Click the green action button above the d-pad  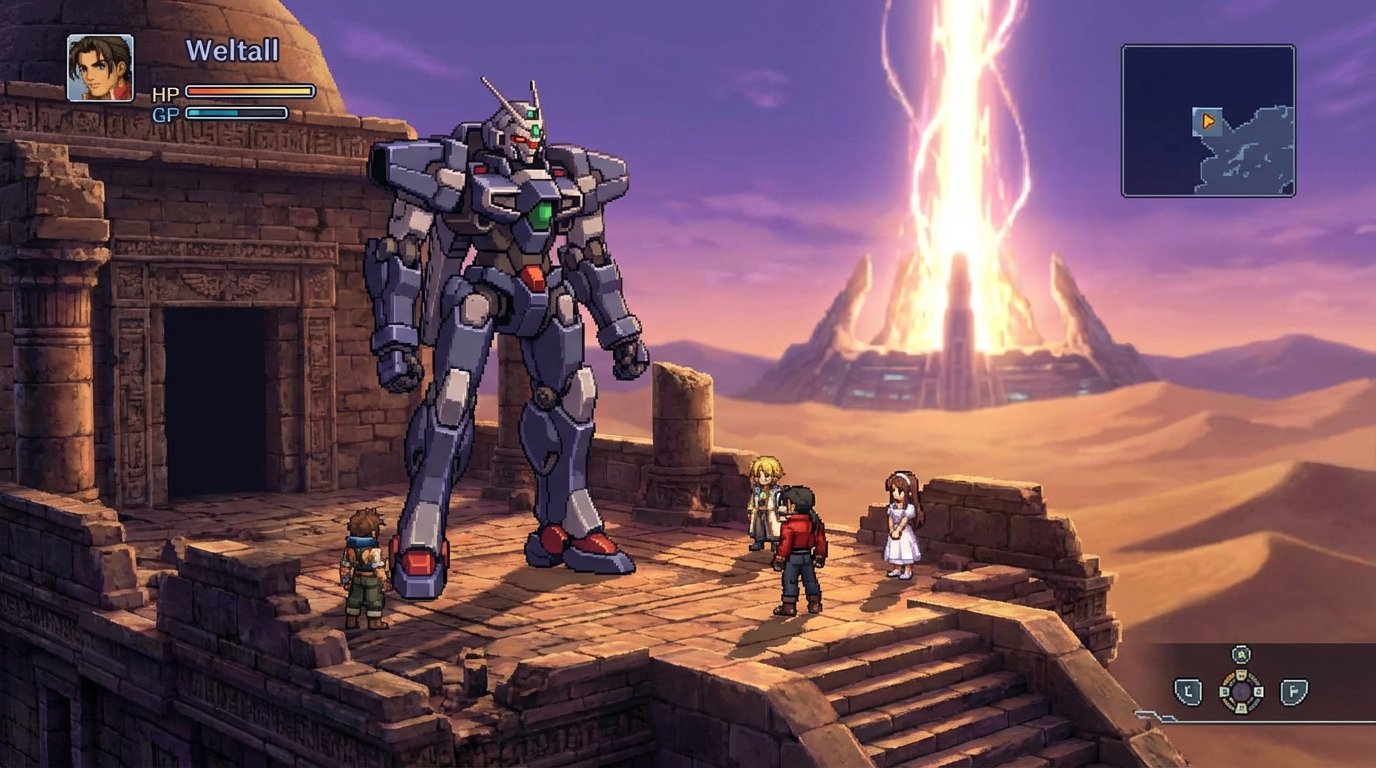[x=1242, y=654]
